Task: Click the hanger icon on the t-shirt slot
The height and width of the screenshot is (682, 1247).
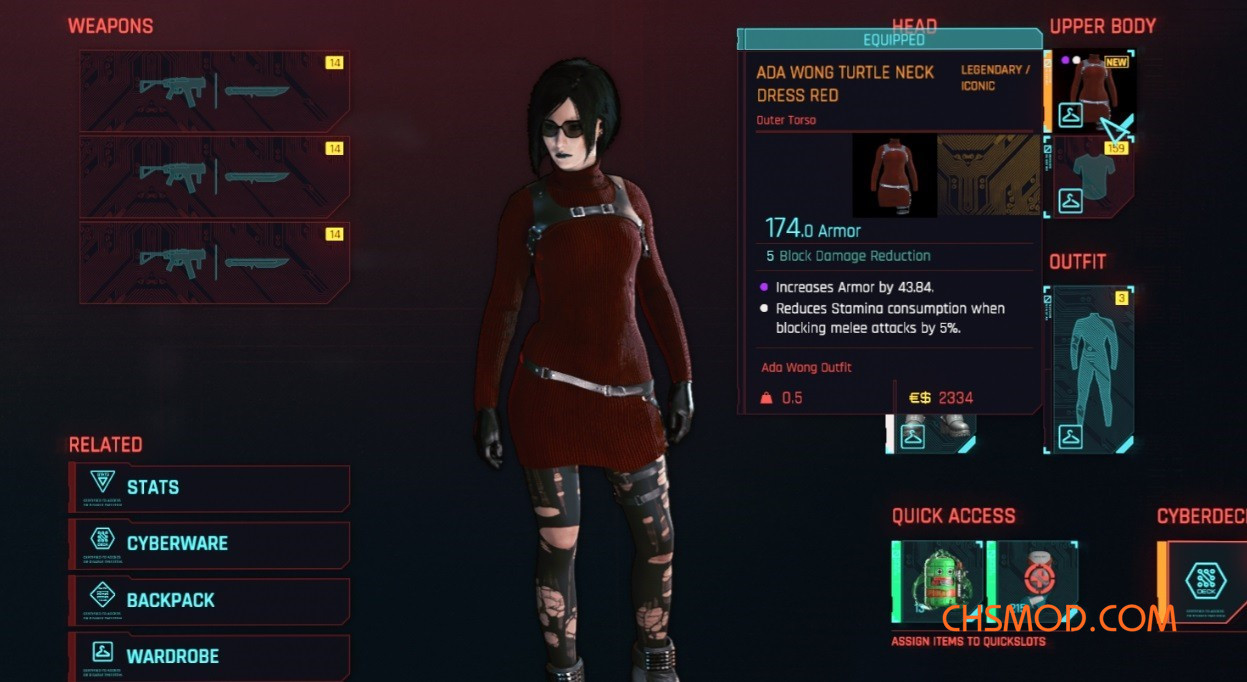Action: [1071, 201]
